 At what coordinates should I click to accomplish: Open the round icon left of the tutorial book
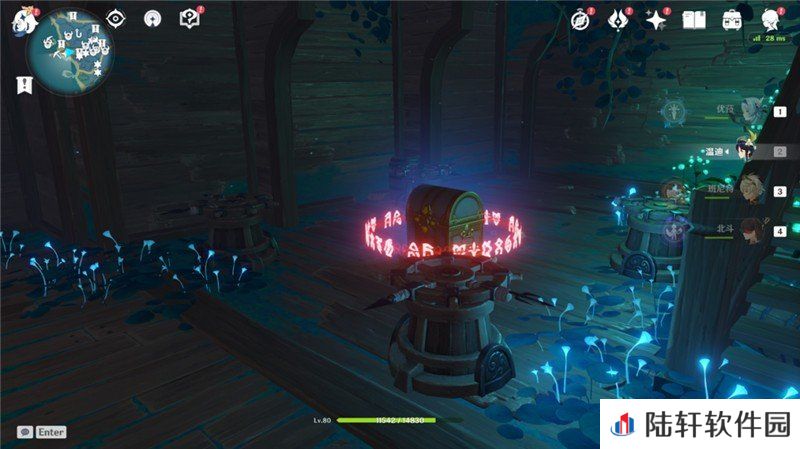point(152,18)
